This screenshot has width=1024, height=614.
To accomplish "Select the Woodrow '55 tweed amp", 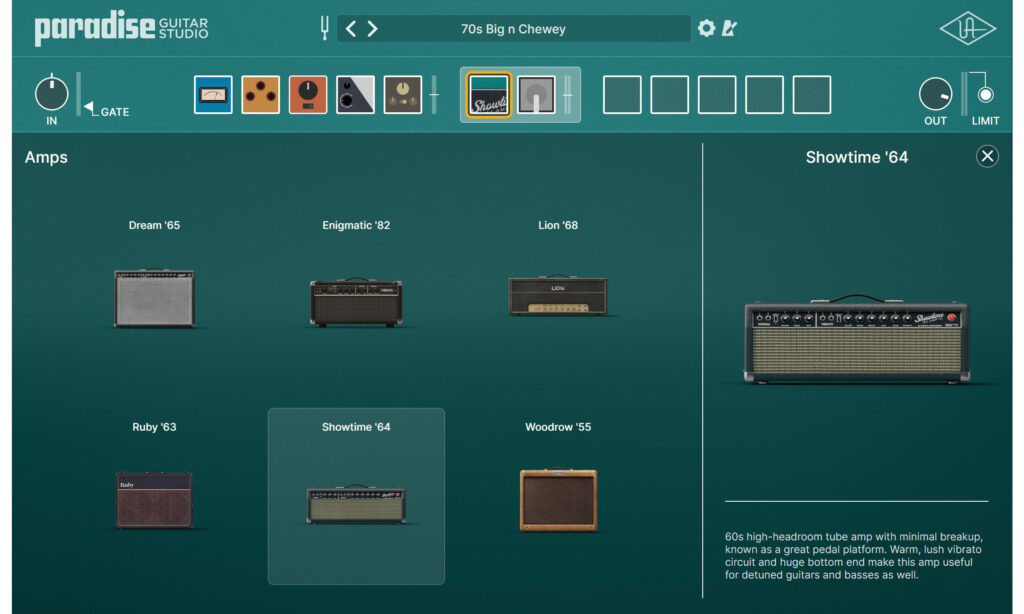I will pyautogui.click(x=558, y=499).
